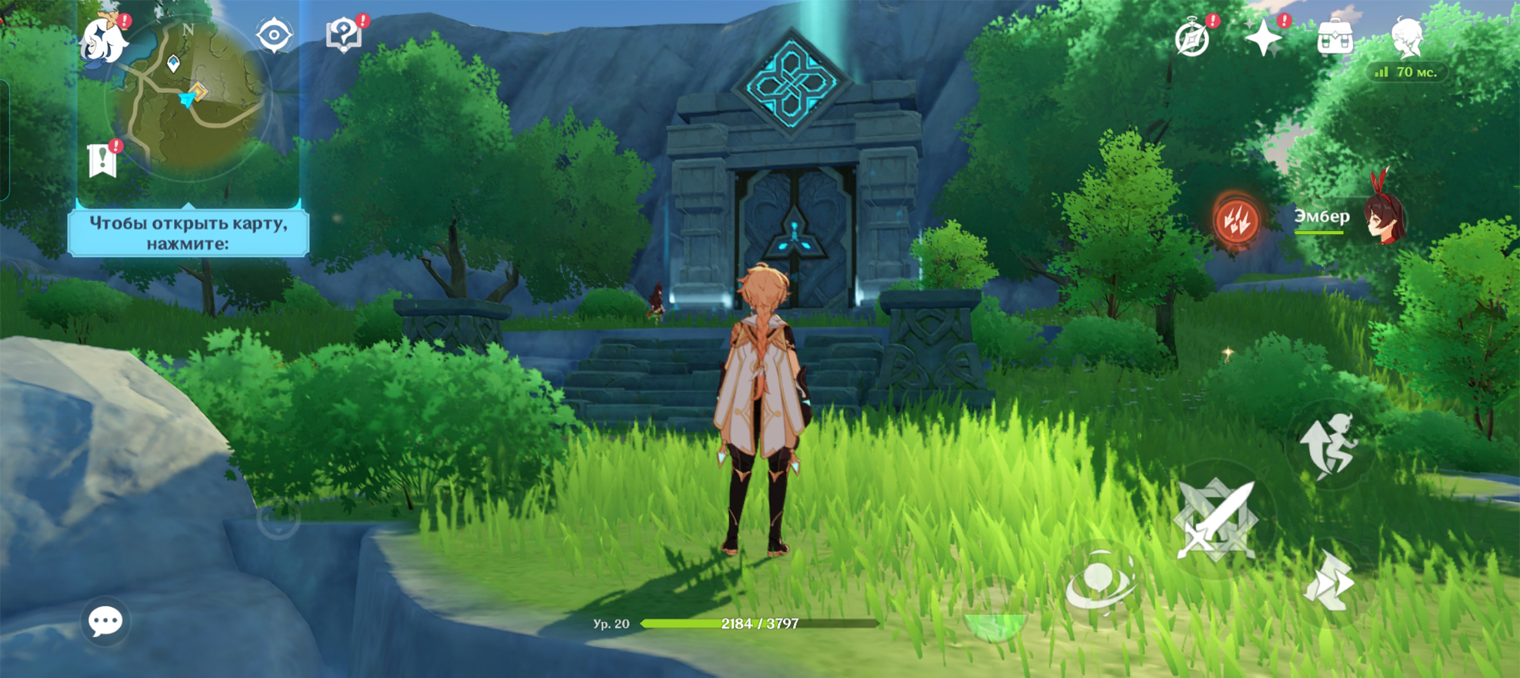
Task: Tap the sword attack button
Action: pos(1215,520)
